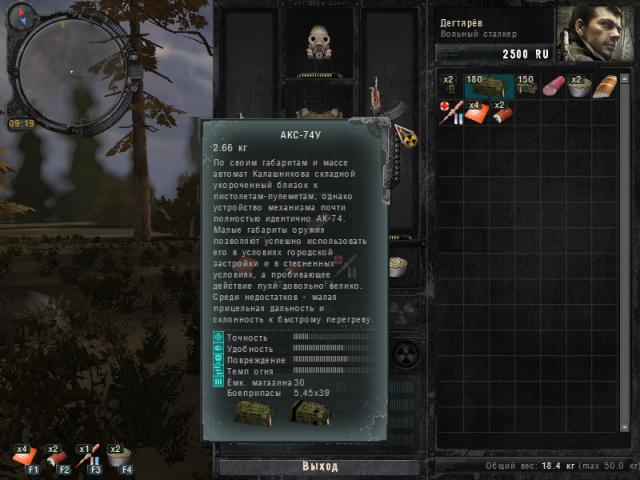Select the sausage item in inventory
This screenshot has width=640, height=480.
(x=553, y=86)
